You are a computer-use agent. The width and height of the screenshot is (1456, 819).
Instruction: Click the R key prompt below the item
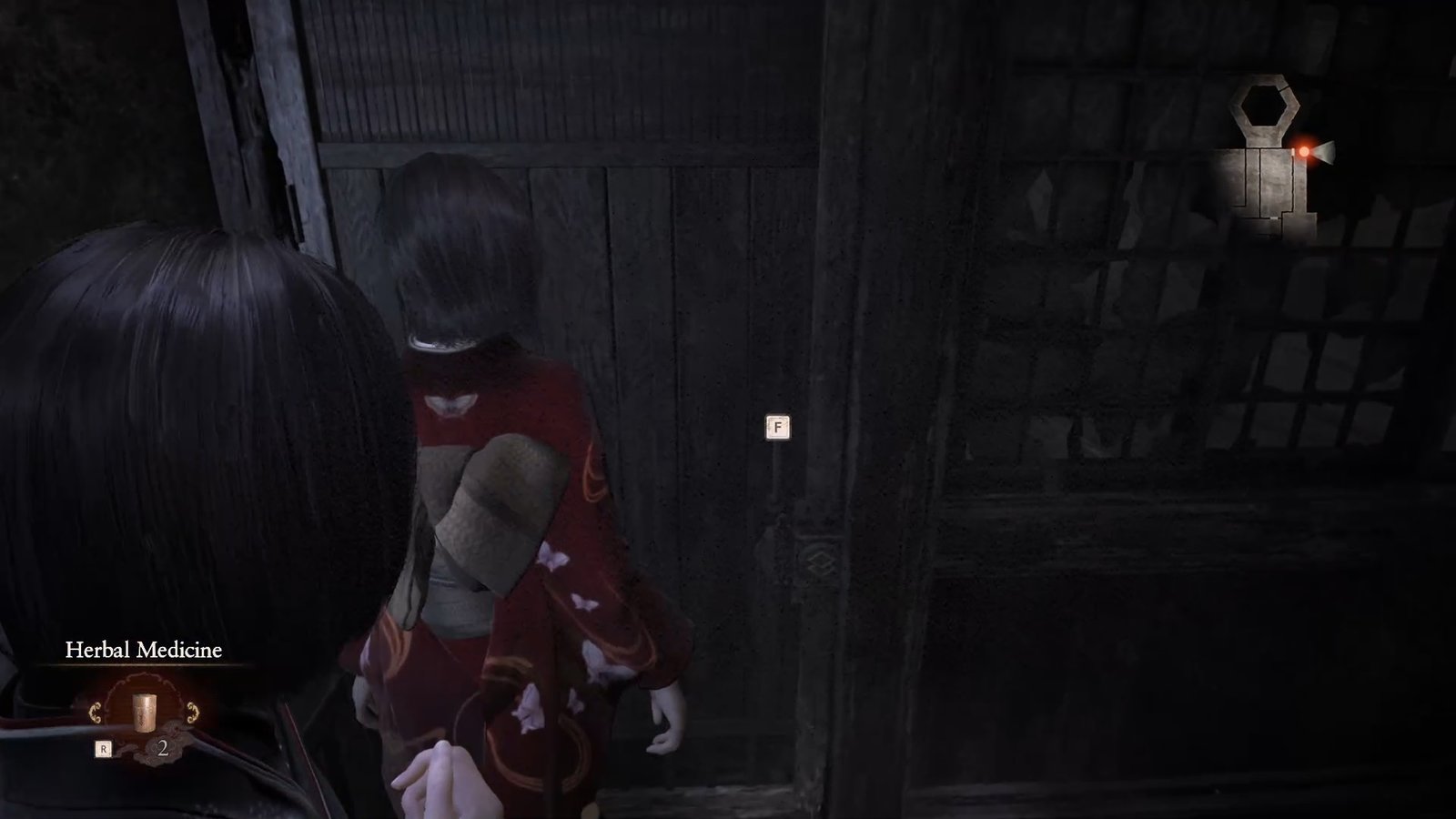click(x=104, y=747)
